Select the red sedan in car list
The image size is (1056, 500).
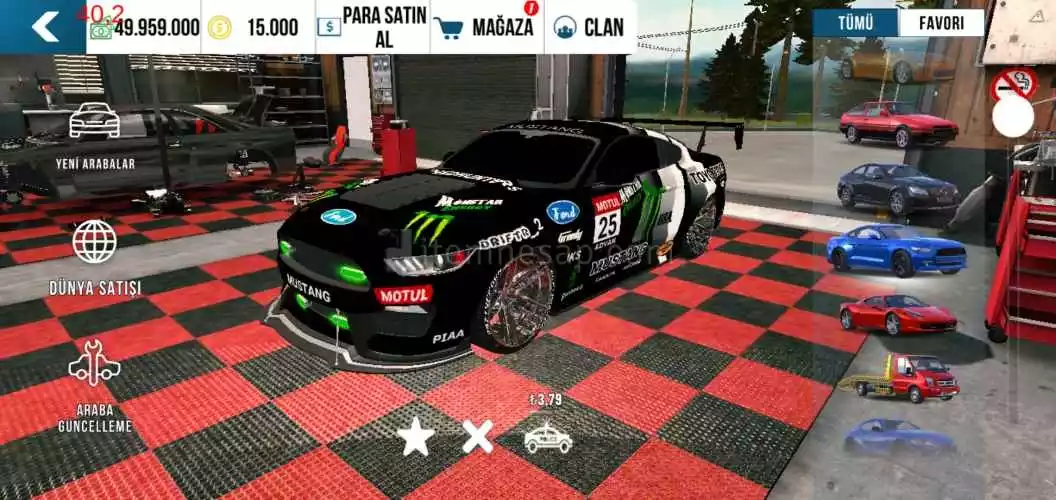(897, 124)
